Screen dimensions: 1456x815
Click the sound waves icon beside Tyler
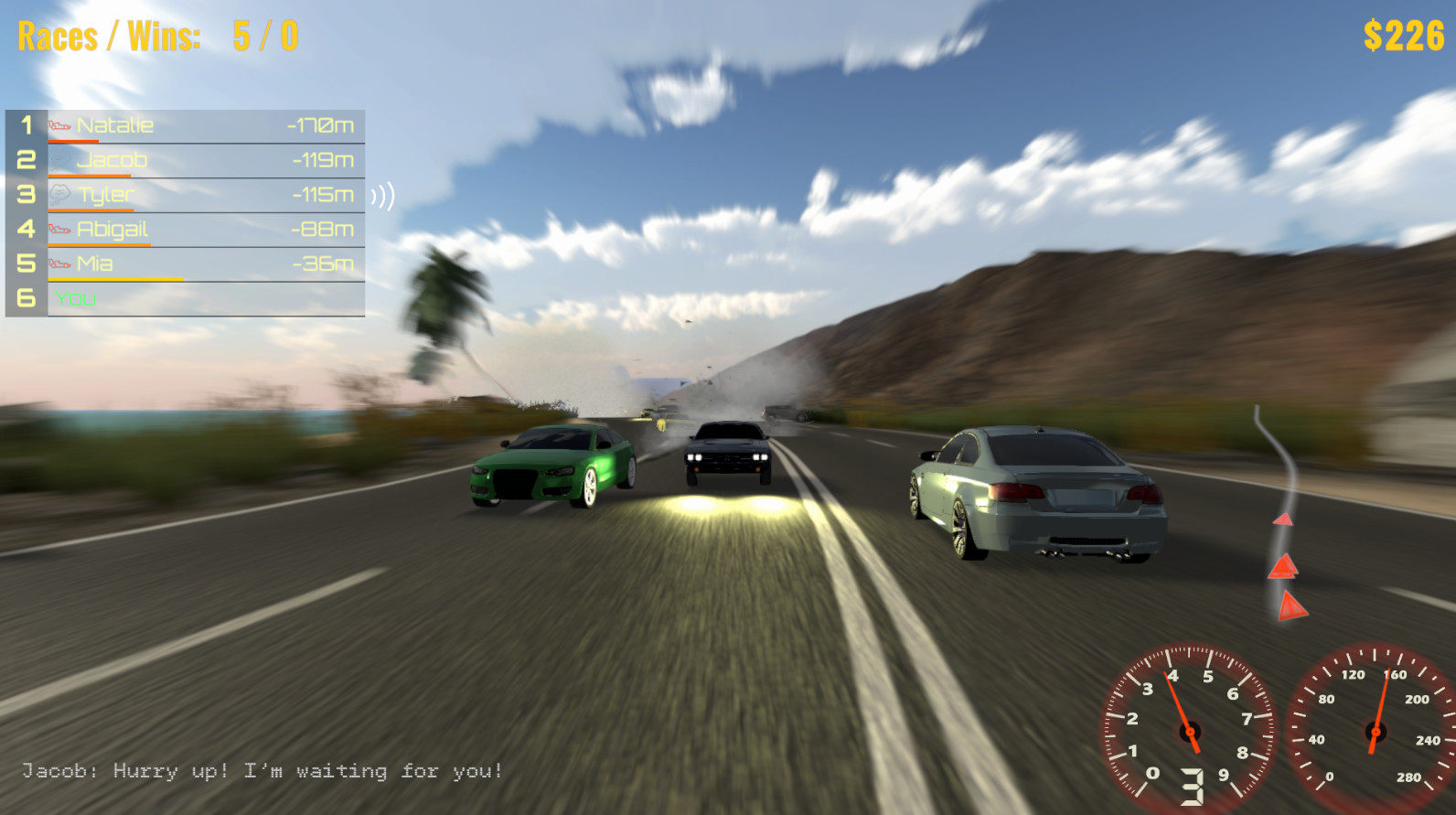pyautogui.click(x=384, y=194)
